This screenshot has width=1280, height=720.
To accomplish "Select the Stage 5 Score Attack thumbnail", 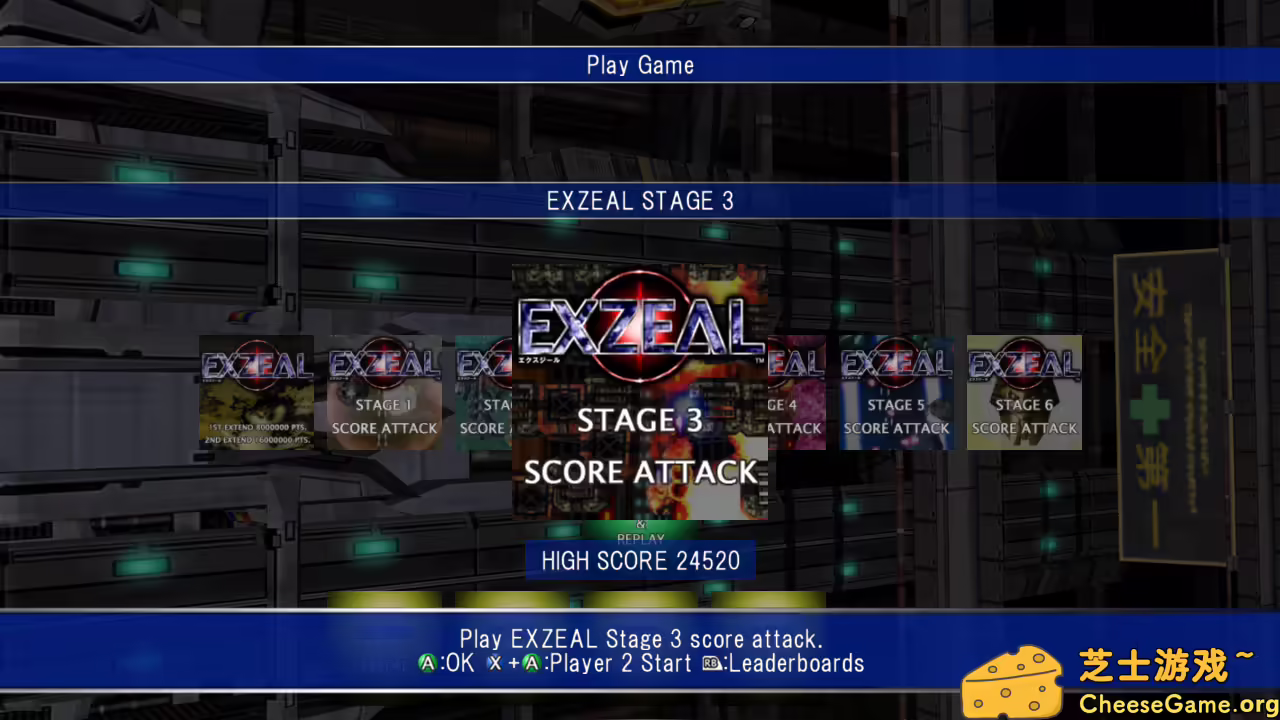I will click(896, 392).
